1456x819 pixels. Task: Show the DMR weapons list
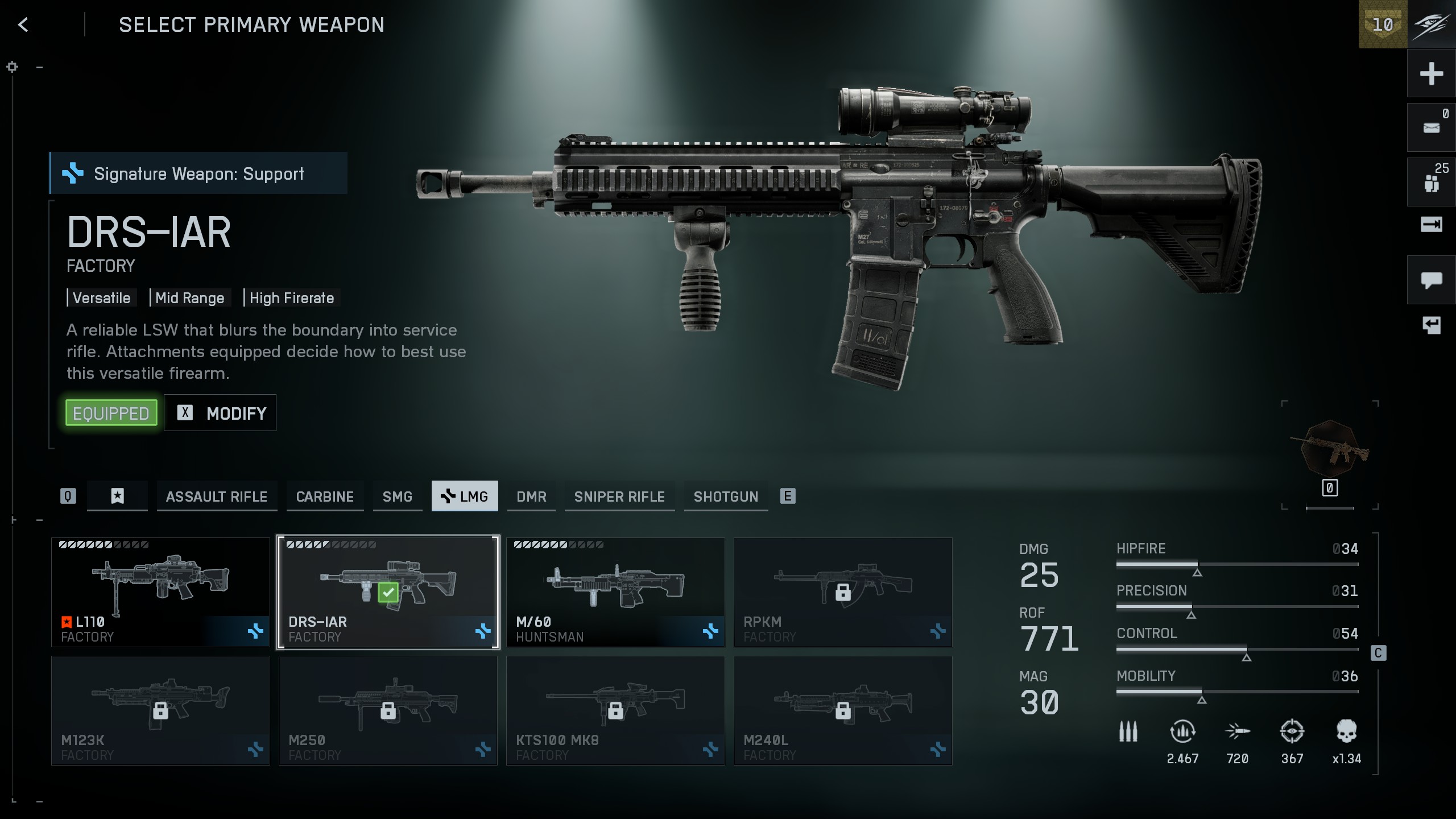531,497
